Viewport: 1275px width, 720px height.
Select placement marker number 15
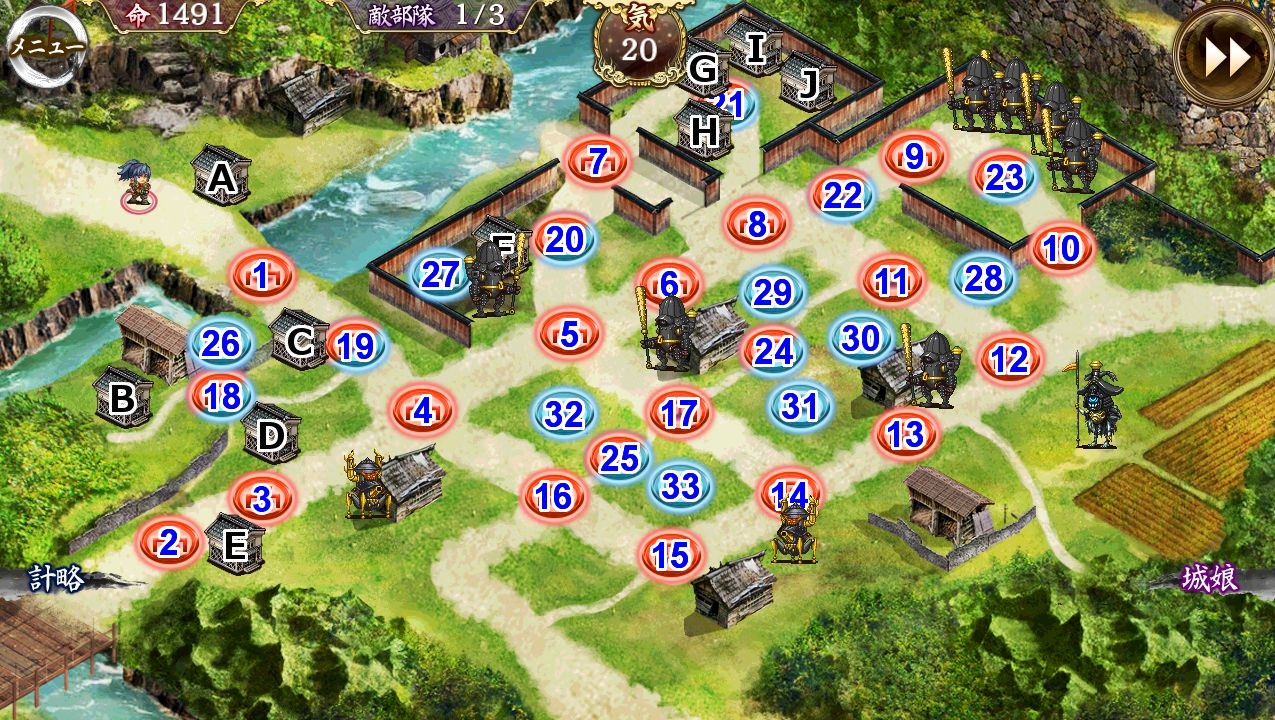(x=672, y=555)
